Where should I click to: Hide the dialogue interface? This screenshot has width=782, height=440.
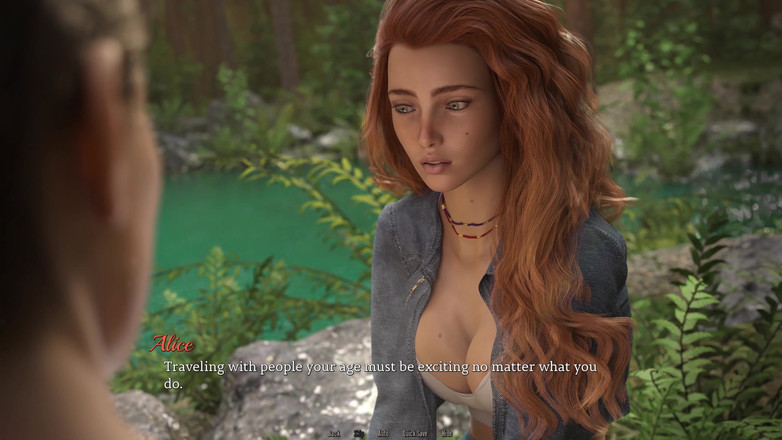(x=447, y=433)
